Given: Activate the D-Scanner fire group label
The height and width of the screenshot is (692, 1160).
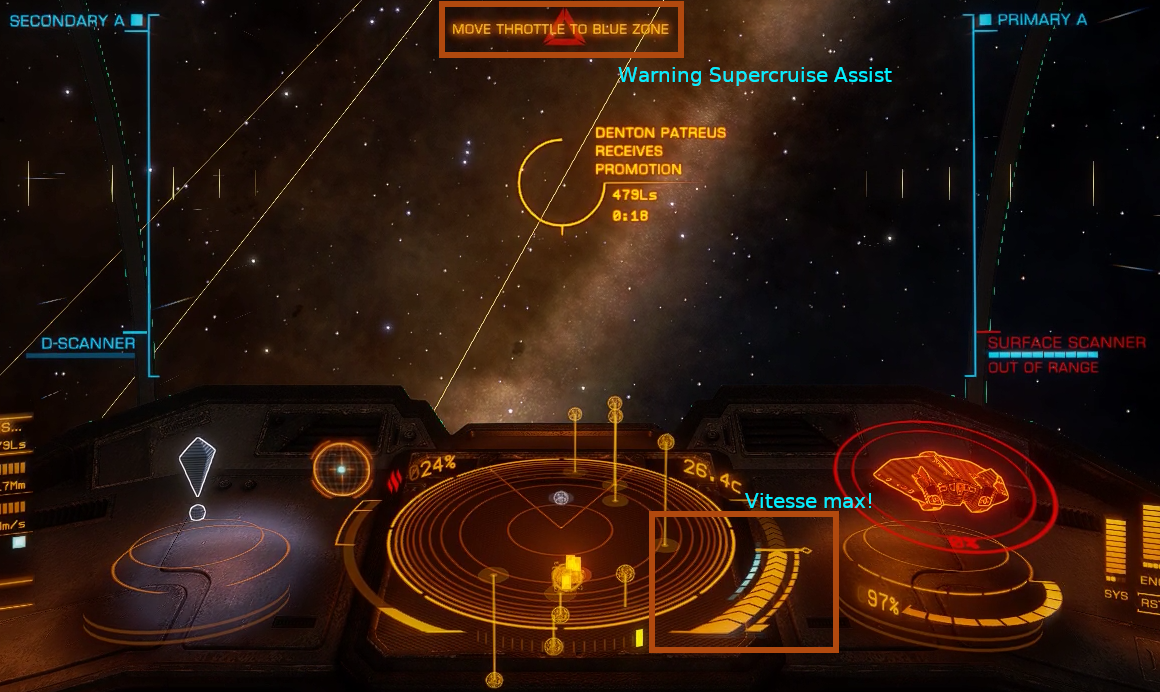Looking at the screenshot, I should pos(88,344).
